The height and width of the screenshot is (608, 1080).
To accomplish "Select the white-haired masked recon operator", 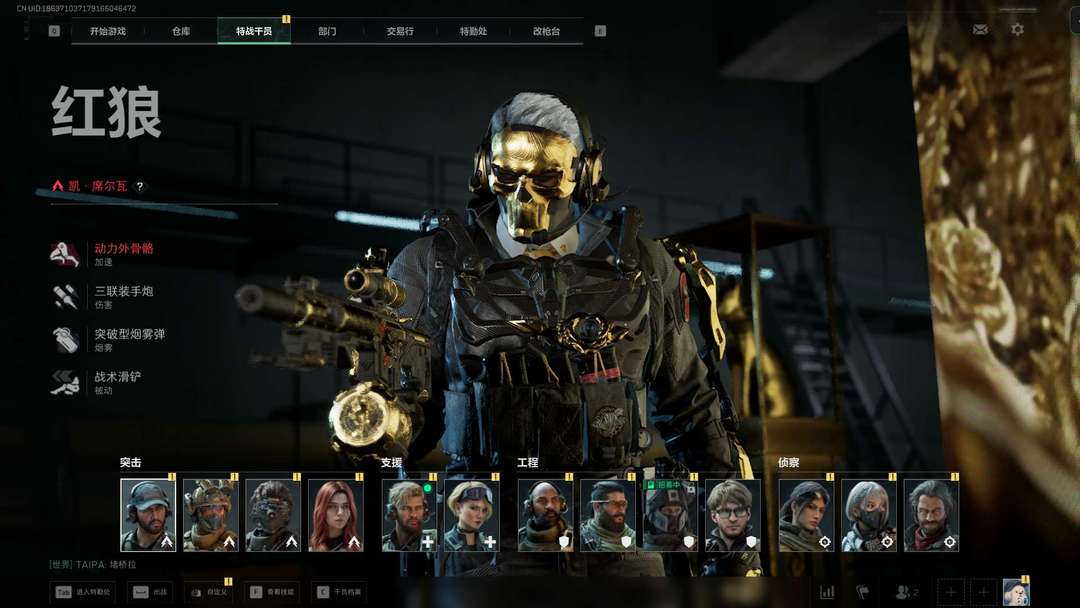I will 869,515.
